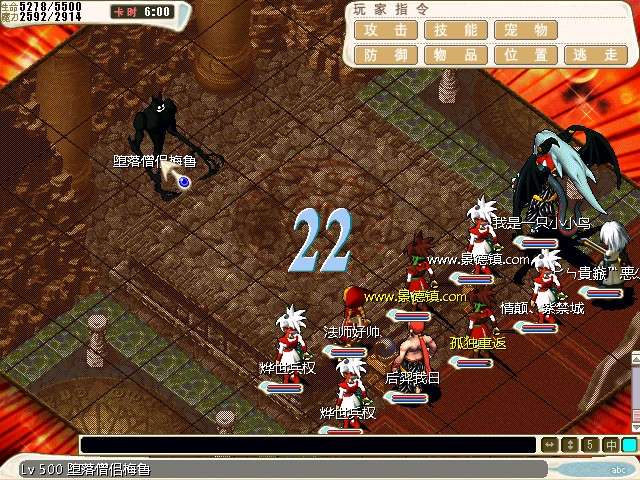Click the vertical double-arrow chat button
The height and width of the screenshot is (480, 640).
(x=570, y=445)
